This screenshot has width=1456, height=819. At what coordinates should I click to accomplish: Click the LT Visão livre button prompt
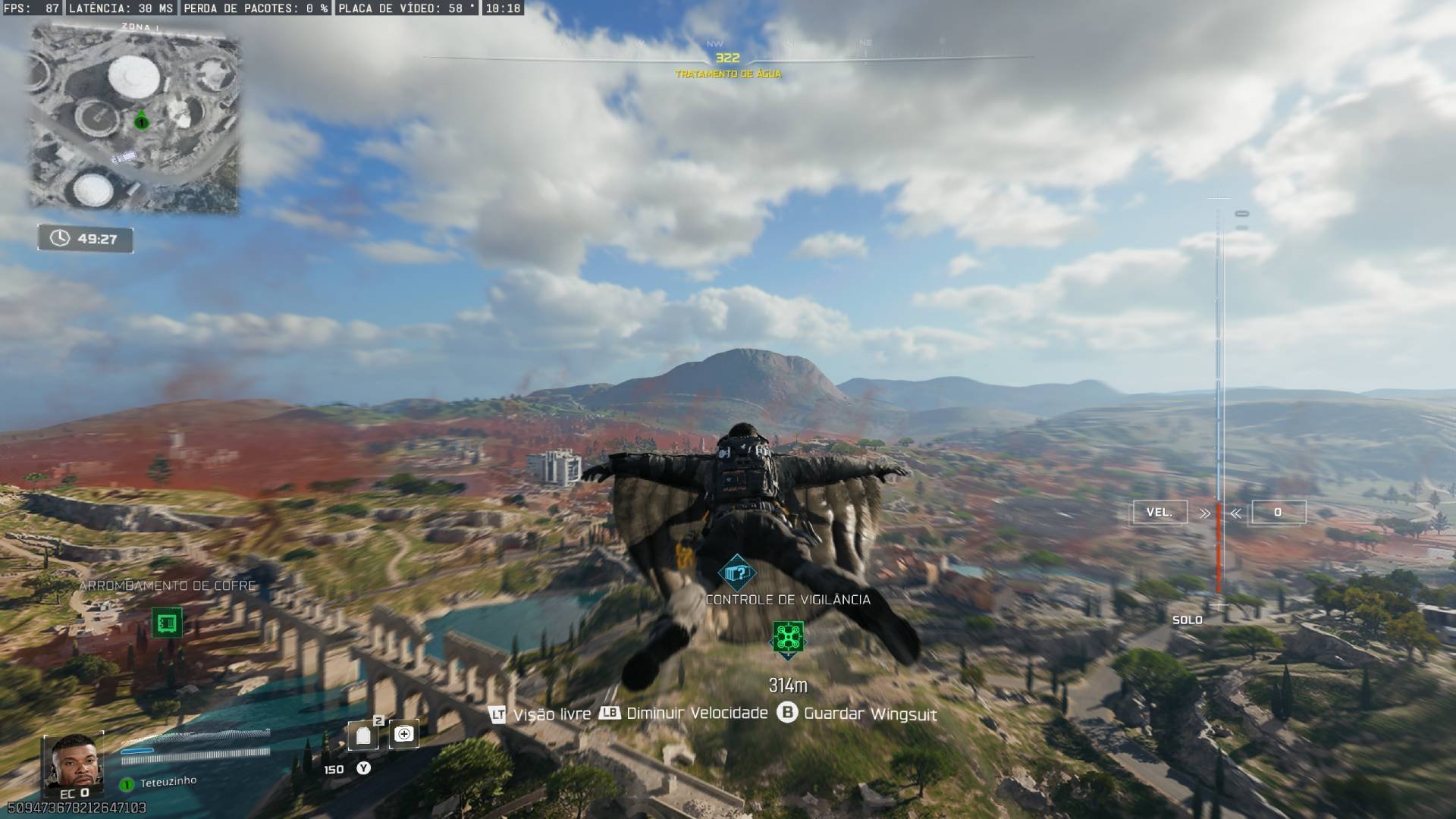[497, 714]
